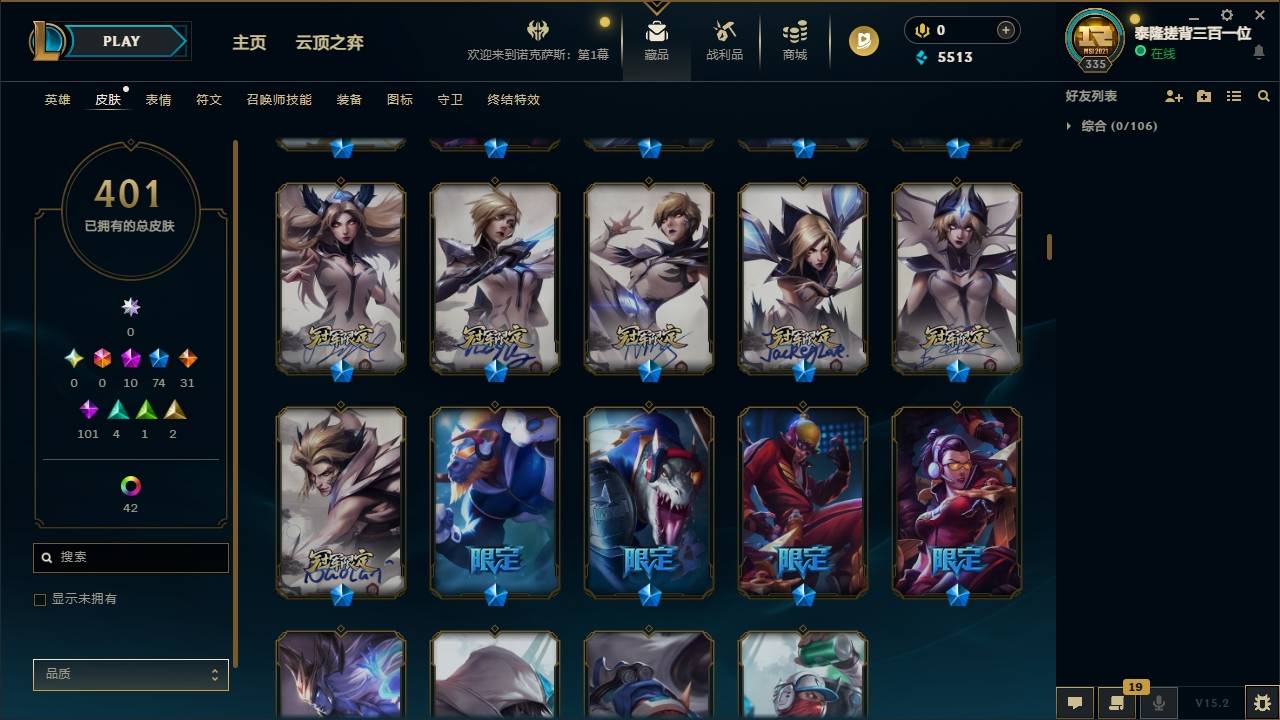The image size is (1280, 720).
Task: Mute voice with the 0 voice indicator toggle
Action: pos(922,30)
